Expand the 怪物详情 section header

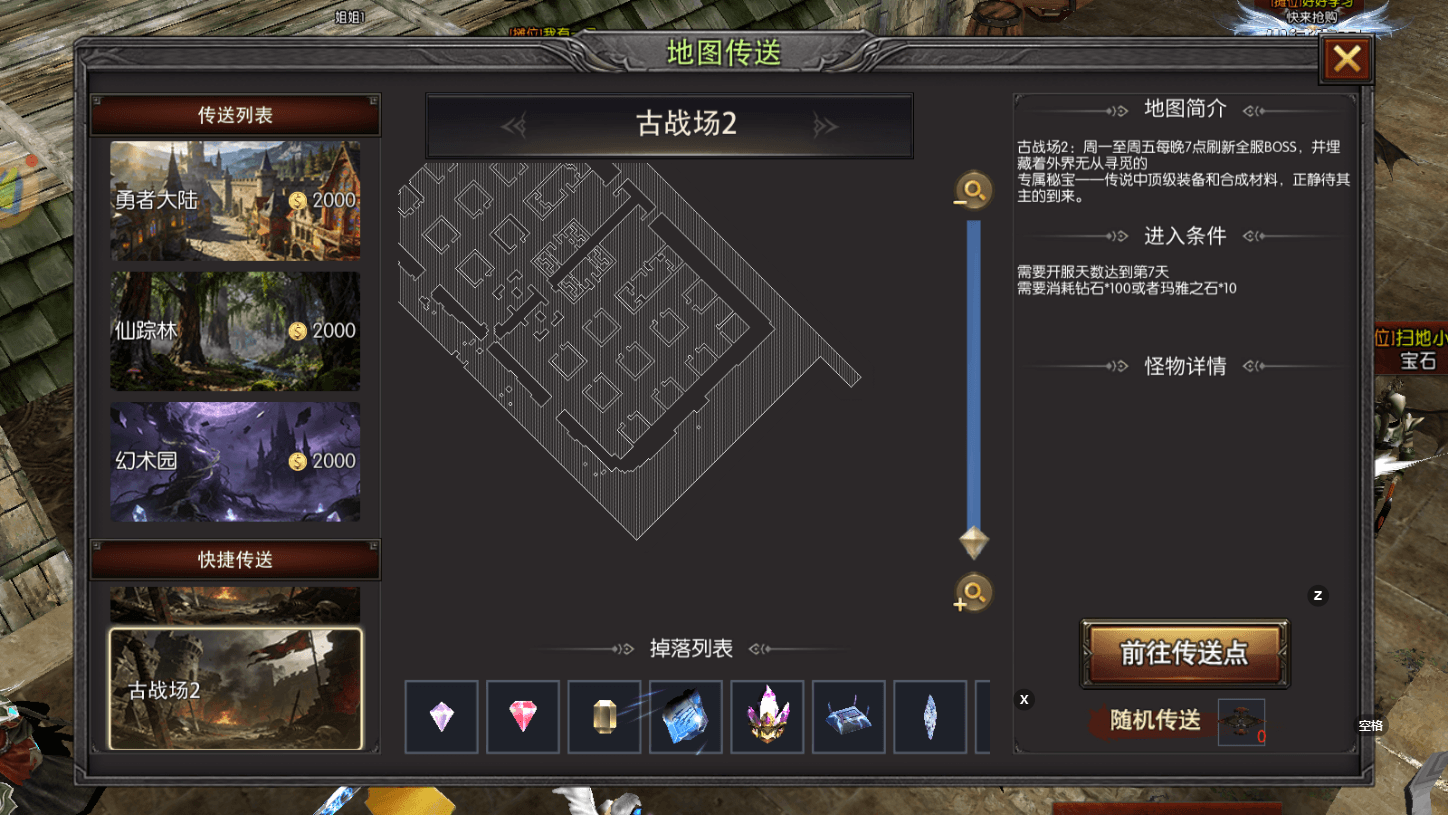[x=1183, y=366]
